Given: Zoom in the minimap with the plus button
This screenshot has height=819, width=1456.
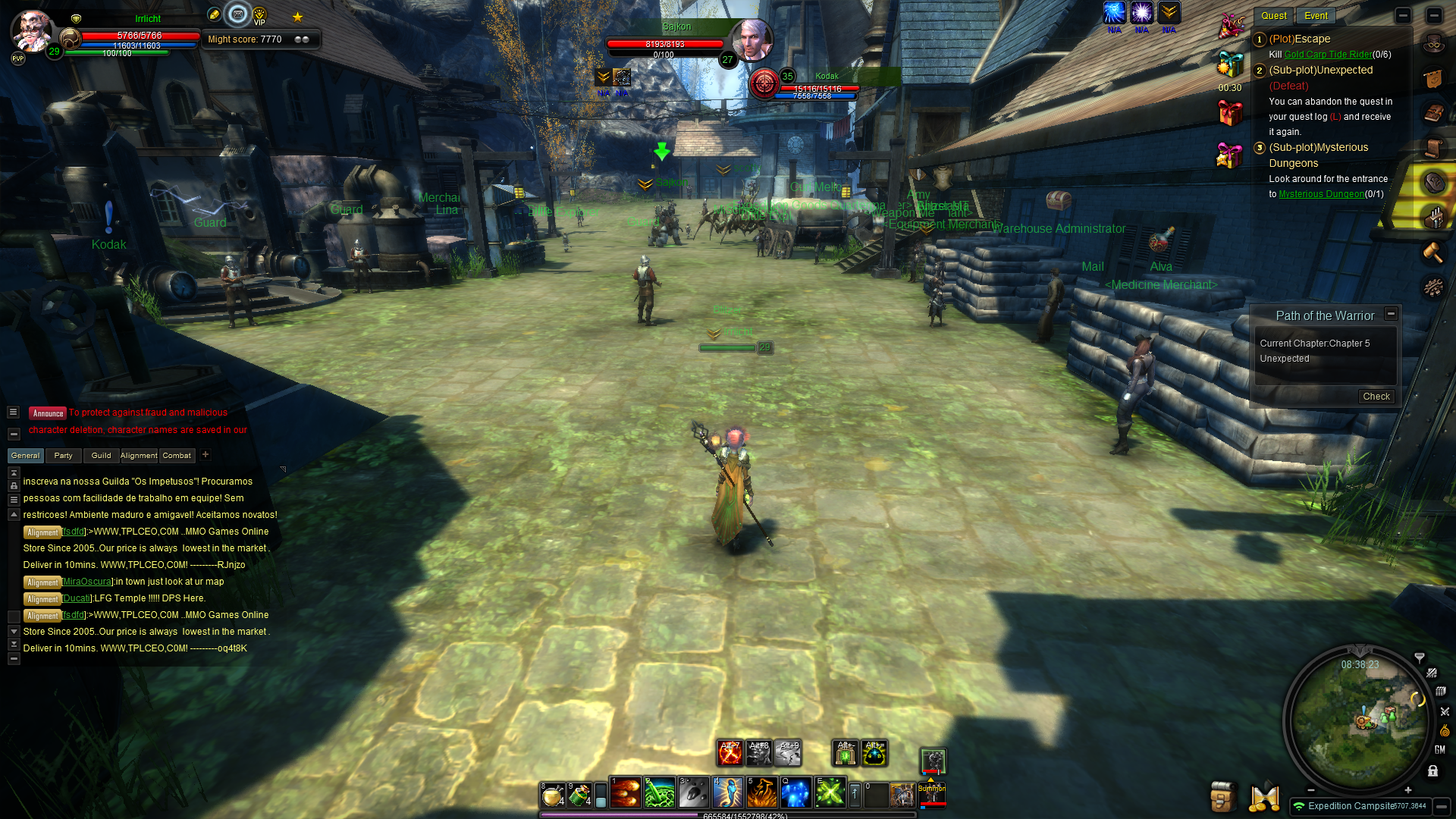Looking at the screenshot, I should click(1408, 790).
